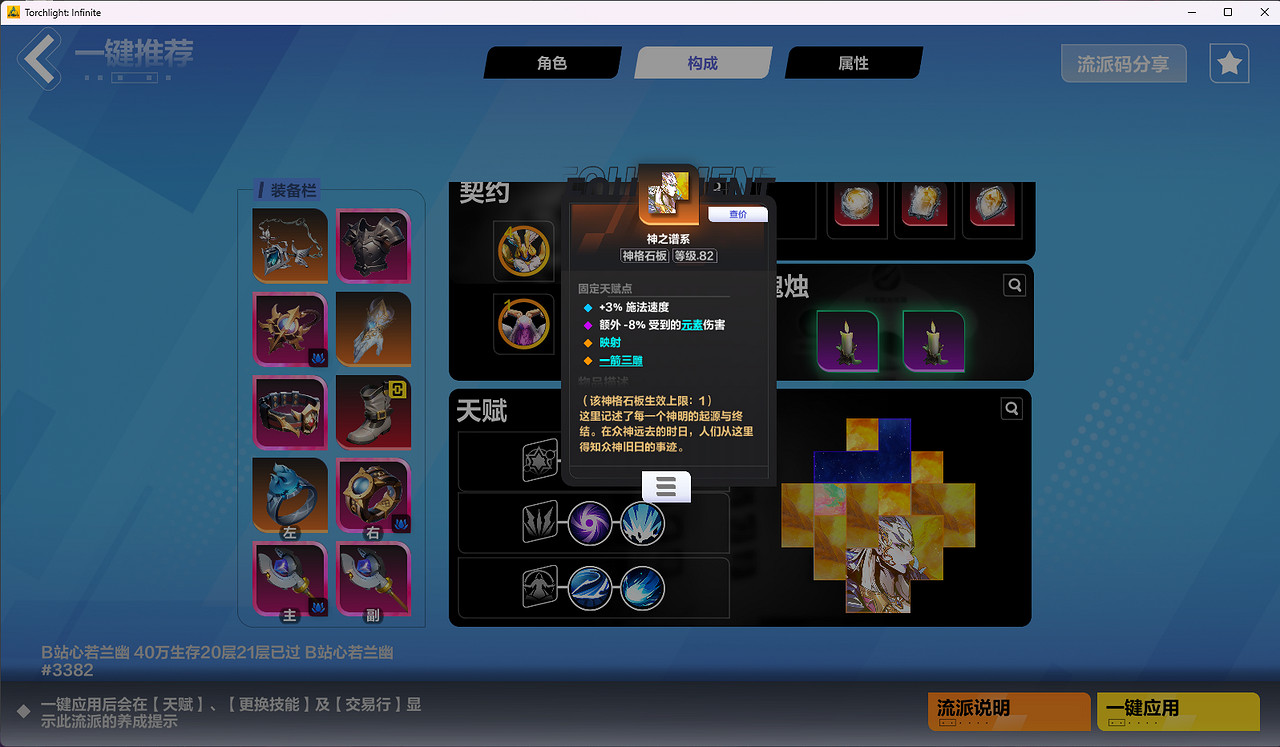The image size is (1280, 747).
Task: Select the main-hand weapon slot labeled 主
Action: [289, 580]
